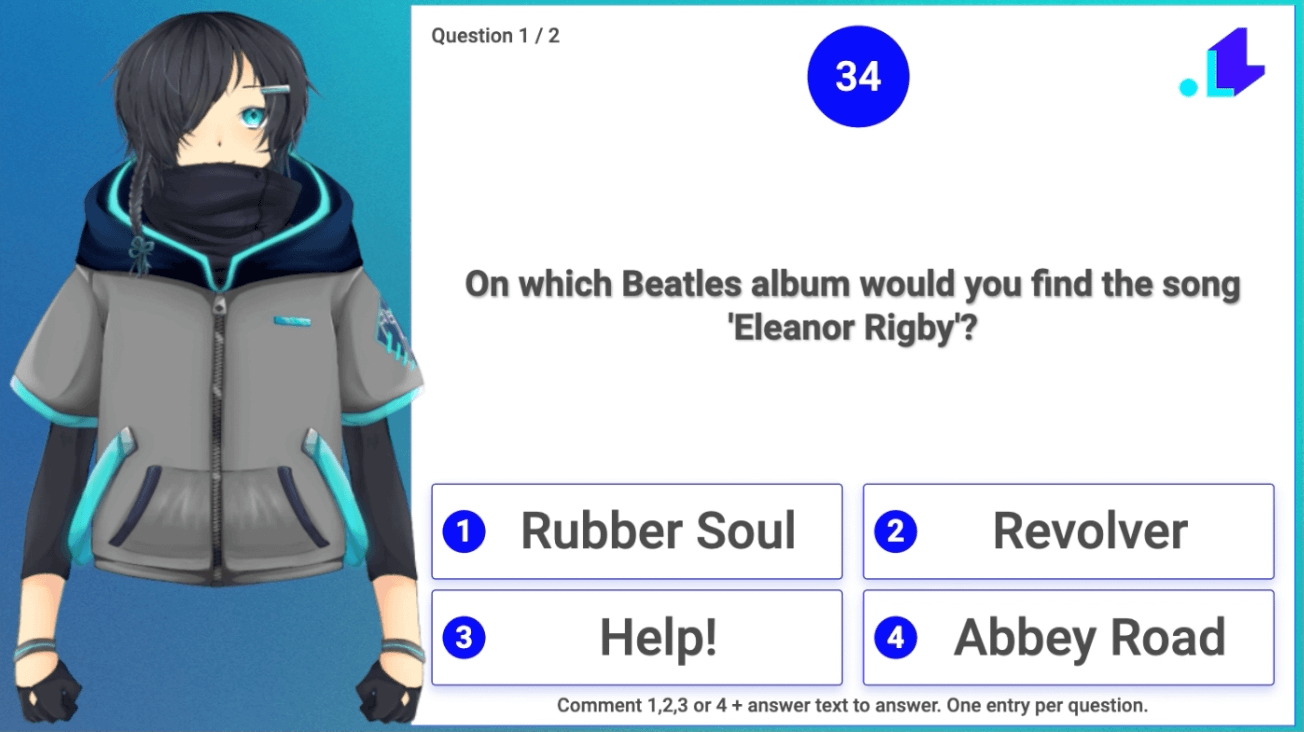
Task: Click the comment instructions footer text
Action: tap(855, 705)
